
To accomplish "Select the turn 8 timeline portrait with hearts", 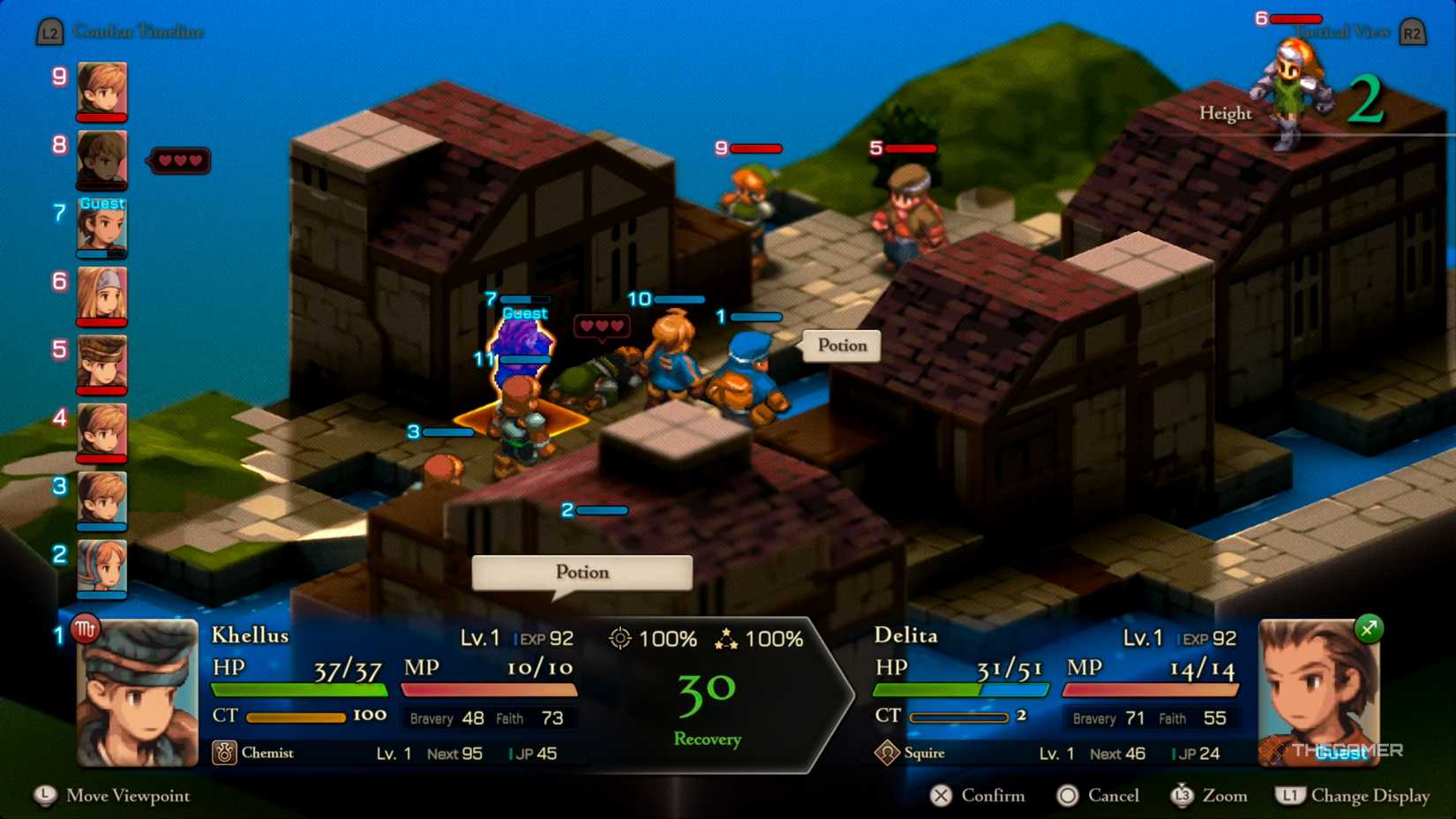I will point(101,159).
